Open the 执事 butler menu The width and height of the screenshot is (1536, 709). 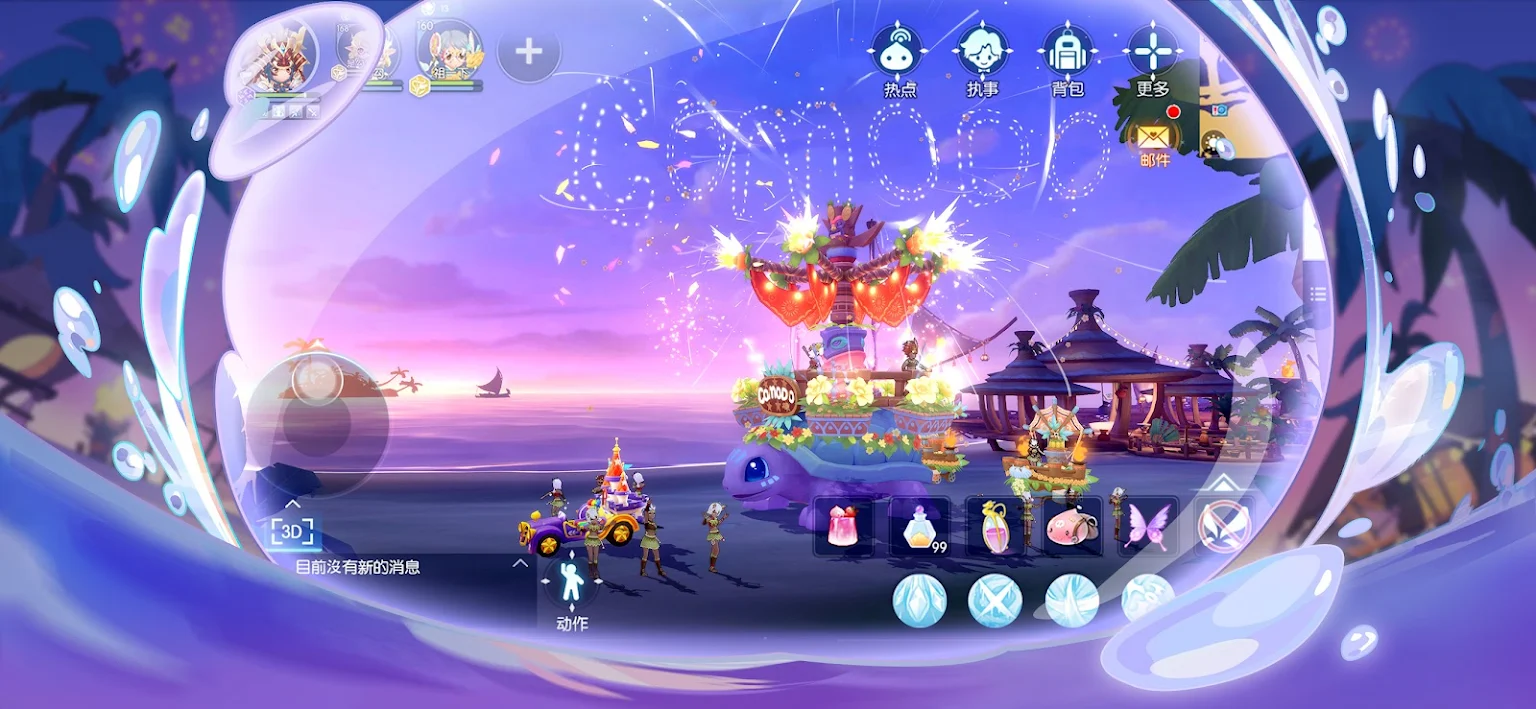point(983,51)
